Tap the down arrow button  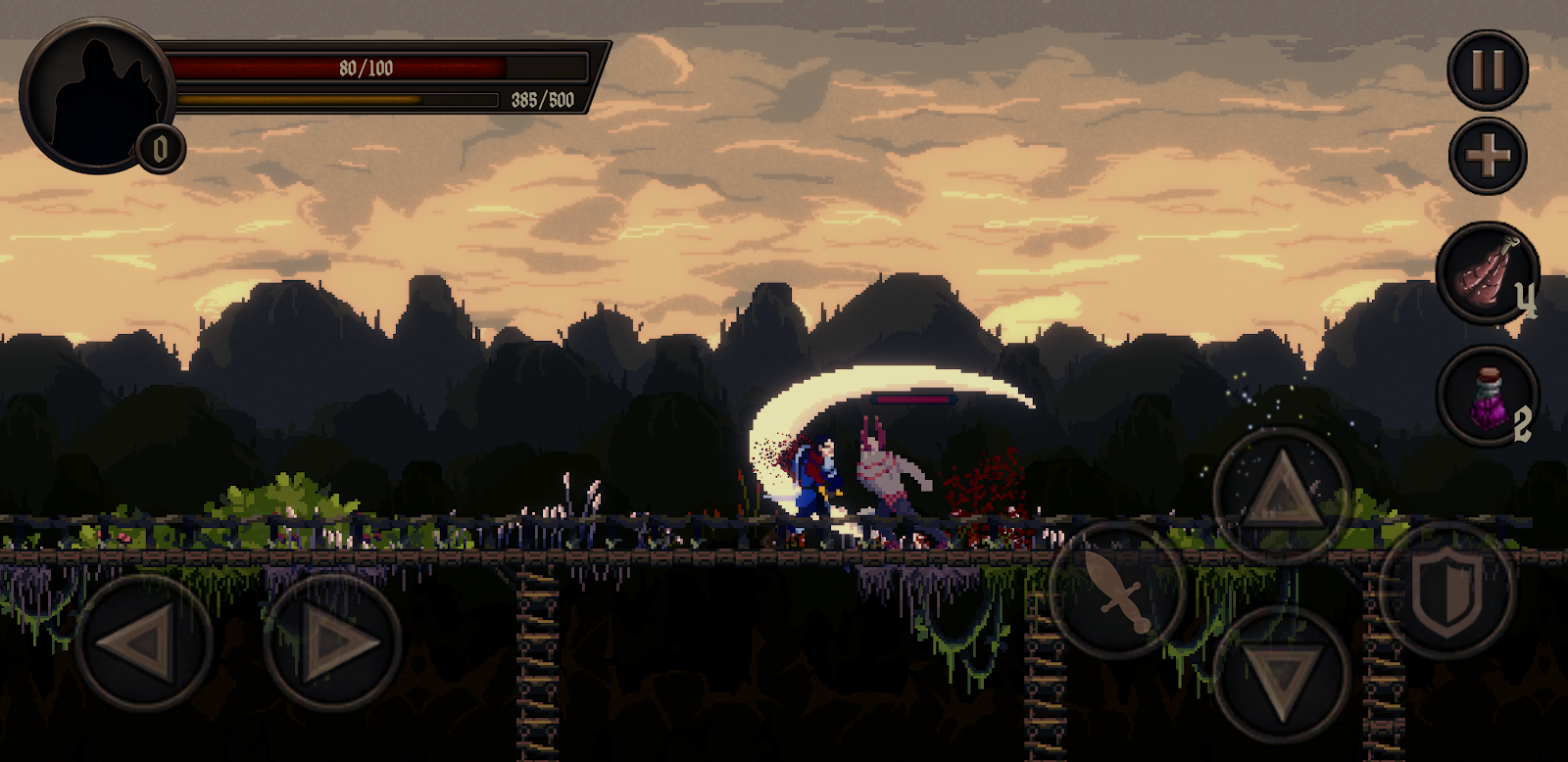(1281, 675)
